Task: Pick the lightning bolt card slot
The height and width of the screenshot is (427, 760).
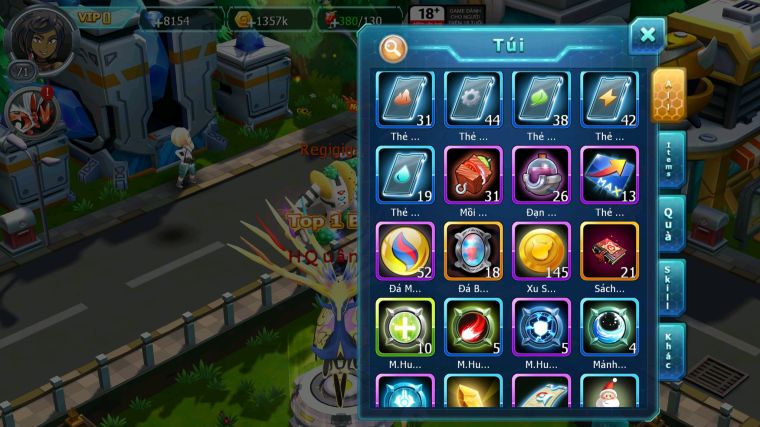Action: pos(609,99)
